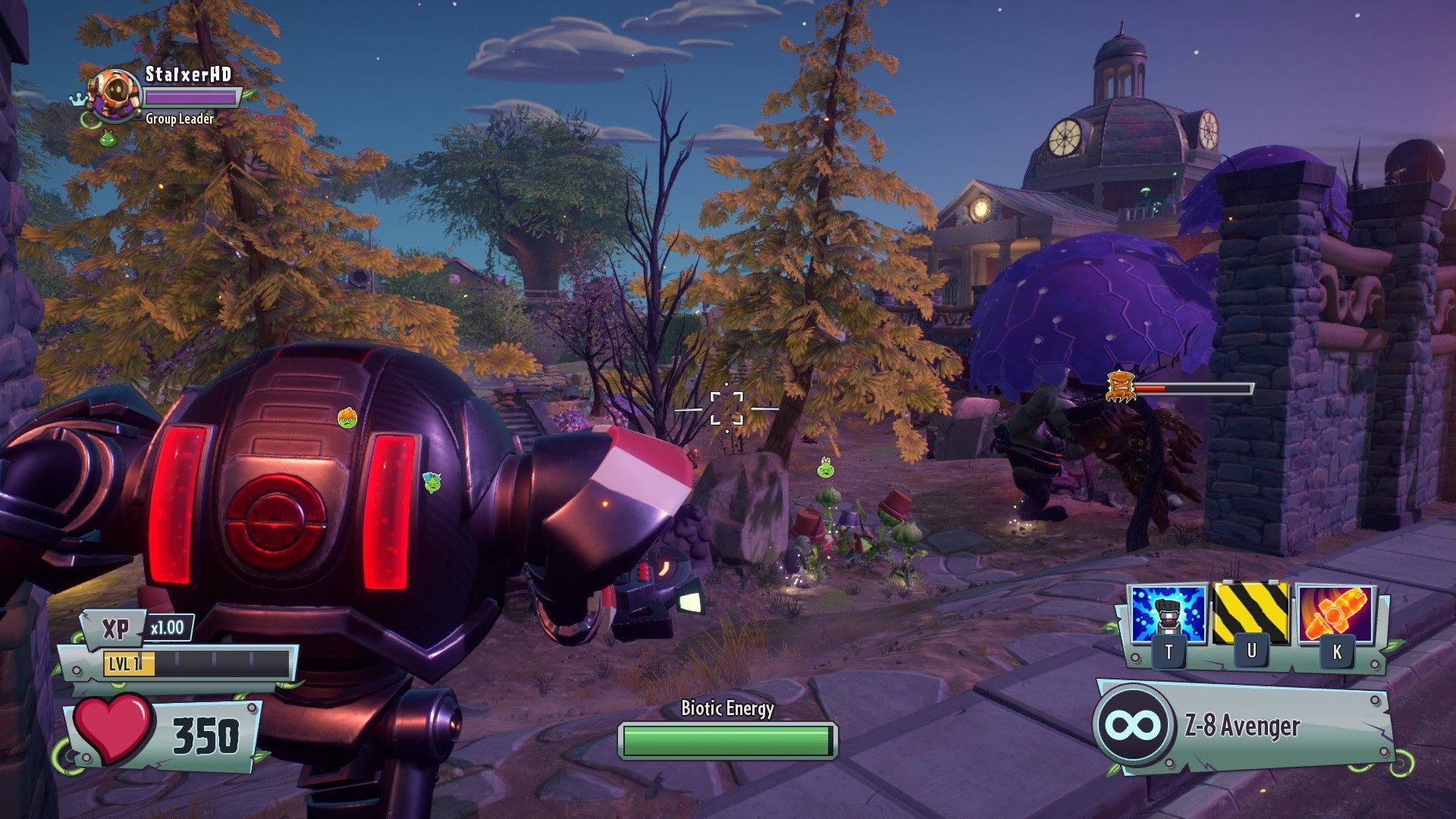Select the yellow-black hazard stripe ability
The height and width of the screenshot is (819, 1456).
[1250, 613]
